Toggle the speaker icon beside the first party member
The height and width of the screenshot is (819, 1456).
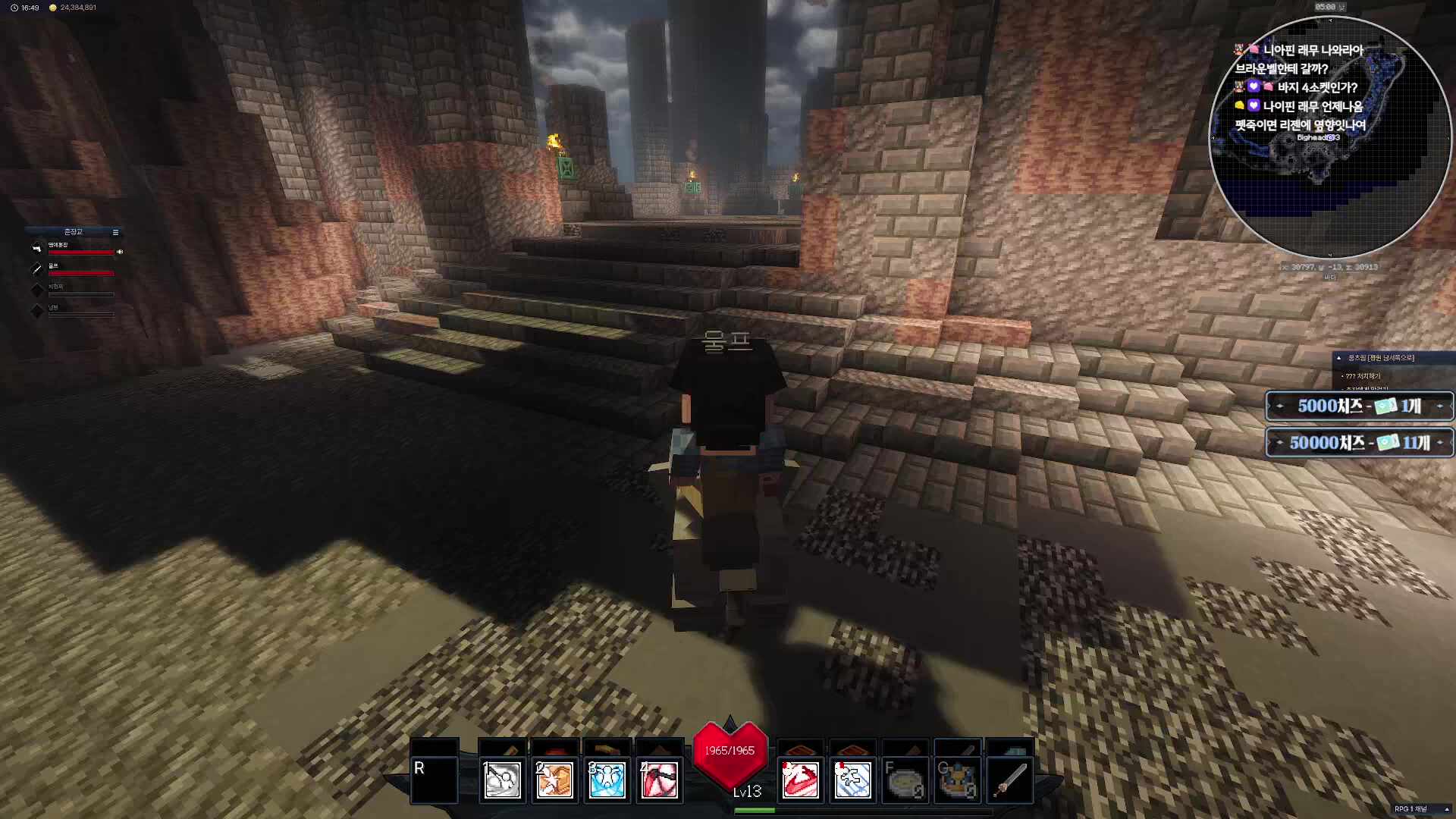click(120, 252)
